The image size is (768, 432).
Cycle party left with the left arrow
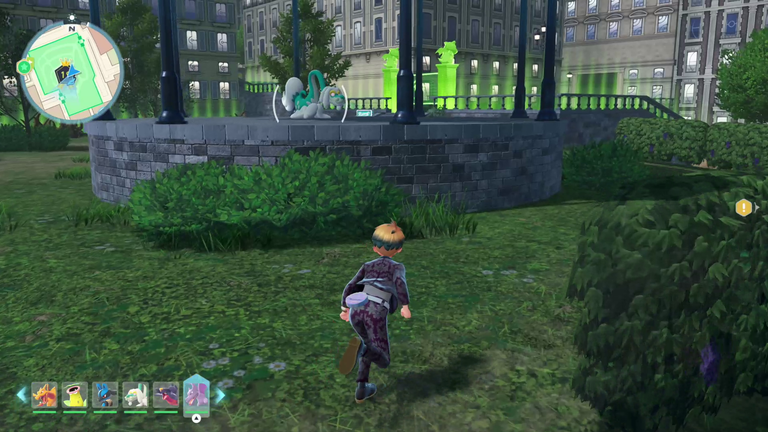pyautogui.click(x=21, y=395)
